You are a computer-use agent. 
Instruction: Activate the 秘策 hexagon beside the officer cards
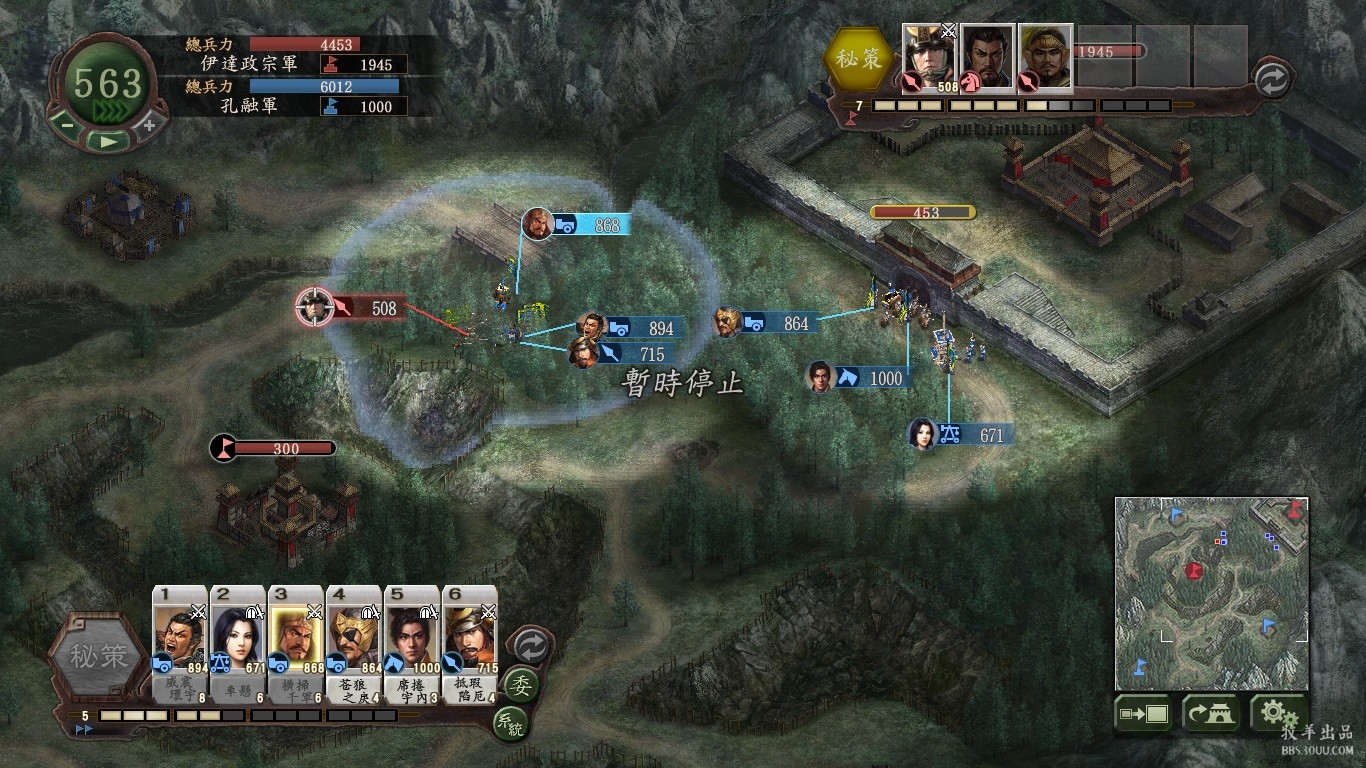click(98, 657)
